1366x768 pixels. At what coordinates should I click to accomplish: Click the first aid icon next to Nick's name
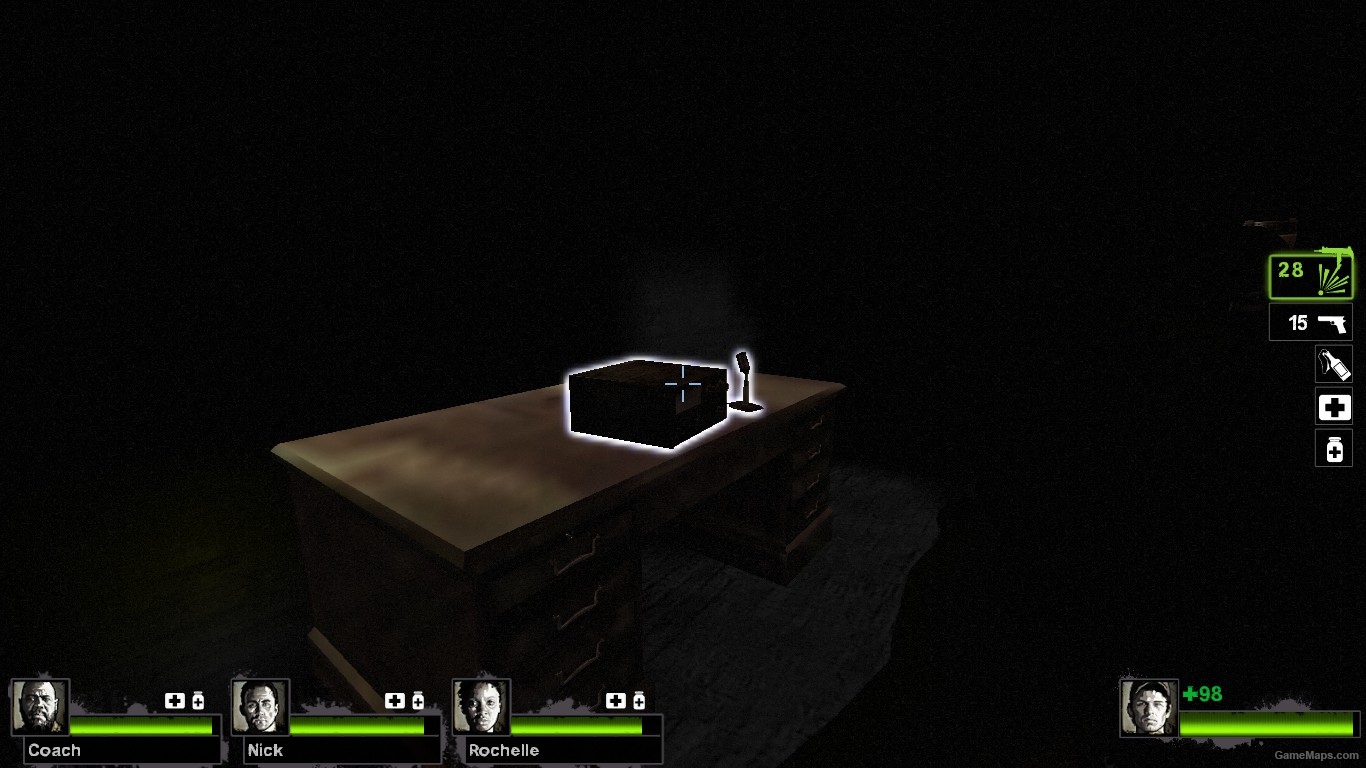tap(394, 701)
